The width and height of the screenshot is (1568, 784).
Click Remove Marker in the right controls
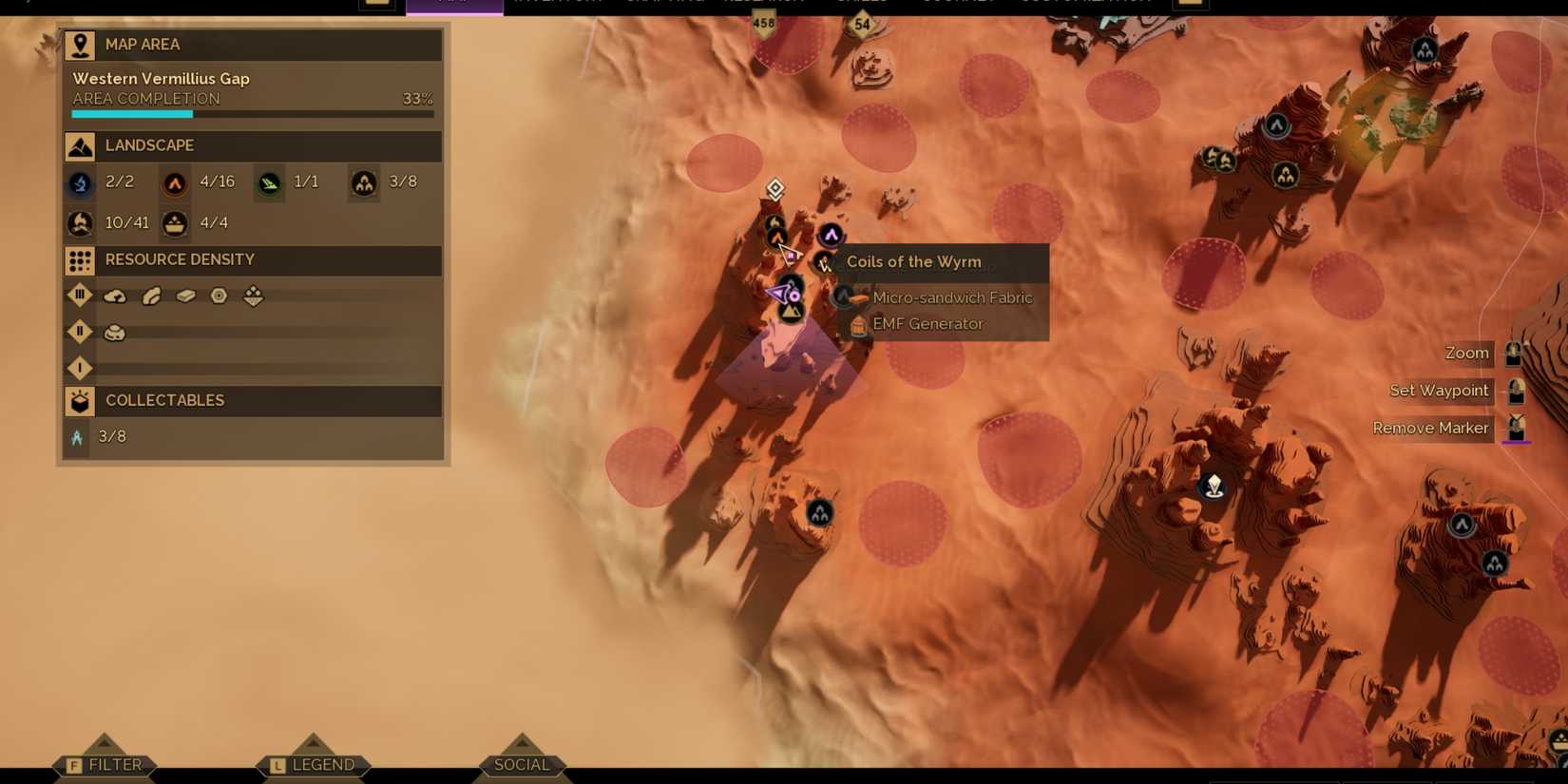[x=1430, y=428]
